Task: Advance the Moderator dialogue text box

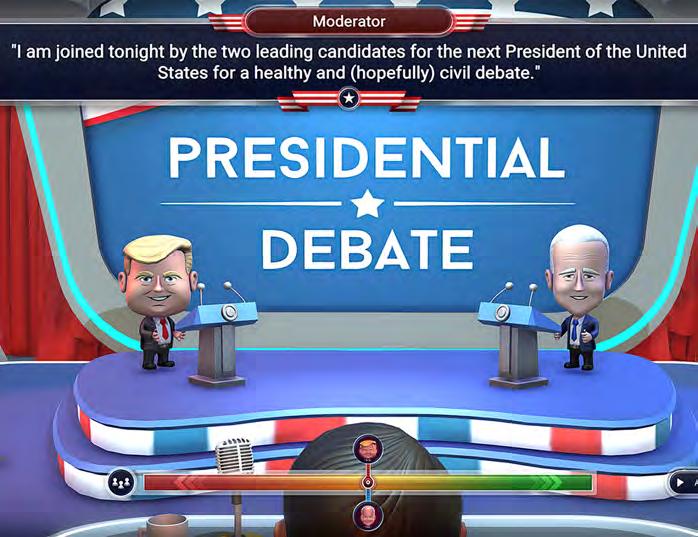Action: click(x=348, y=62)
